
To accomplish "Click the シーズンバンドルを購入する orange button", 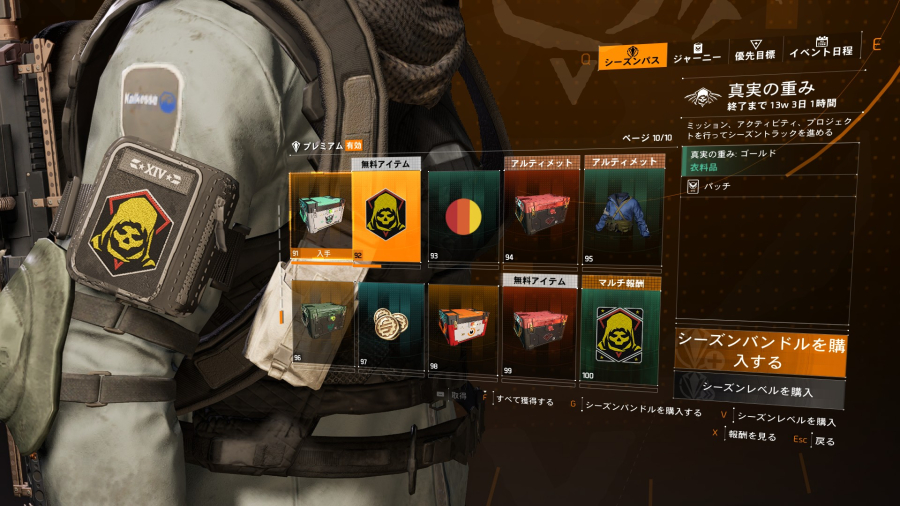I will (x=759, y=351).
